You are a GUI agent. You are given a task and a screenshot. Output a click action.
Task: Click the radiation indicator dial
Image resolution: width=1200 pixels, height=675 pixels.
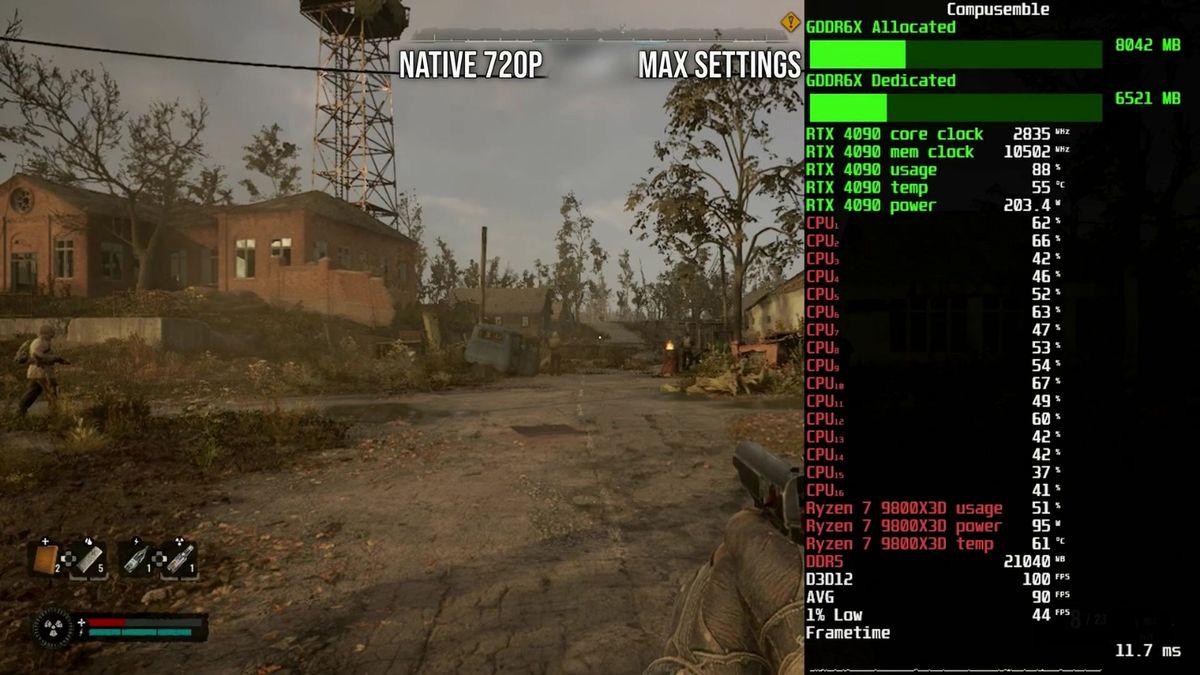pyautogui.click(x=53, y=628)
